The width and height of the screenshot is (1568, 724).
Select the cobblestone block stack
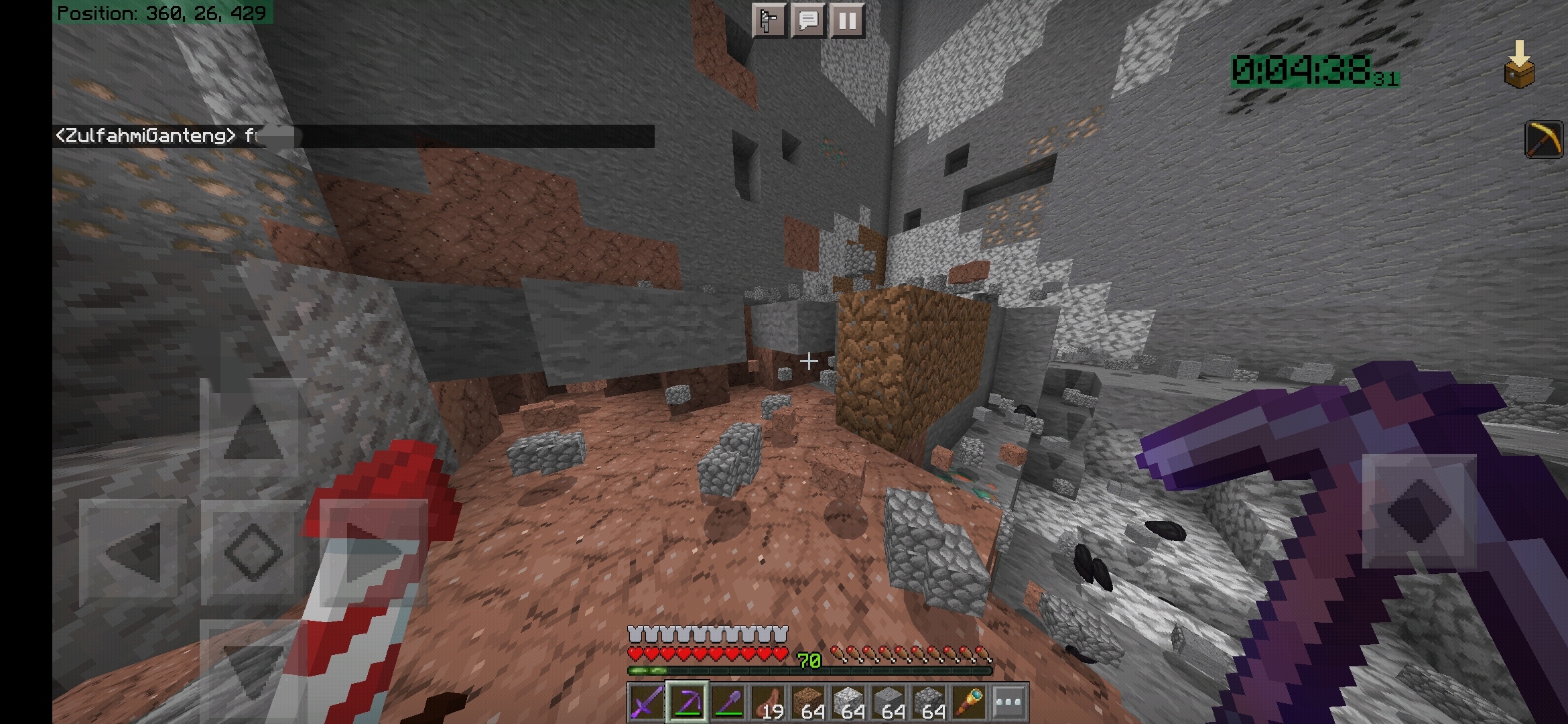coord(928,703)
